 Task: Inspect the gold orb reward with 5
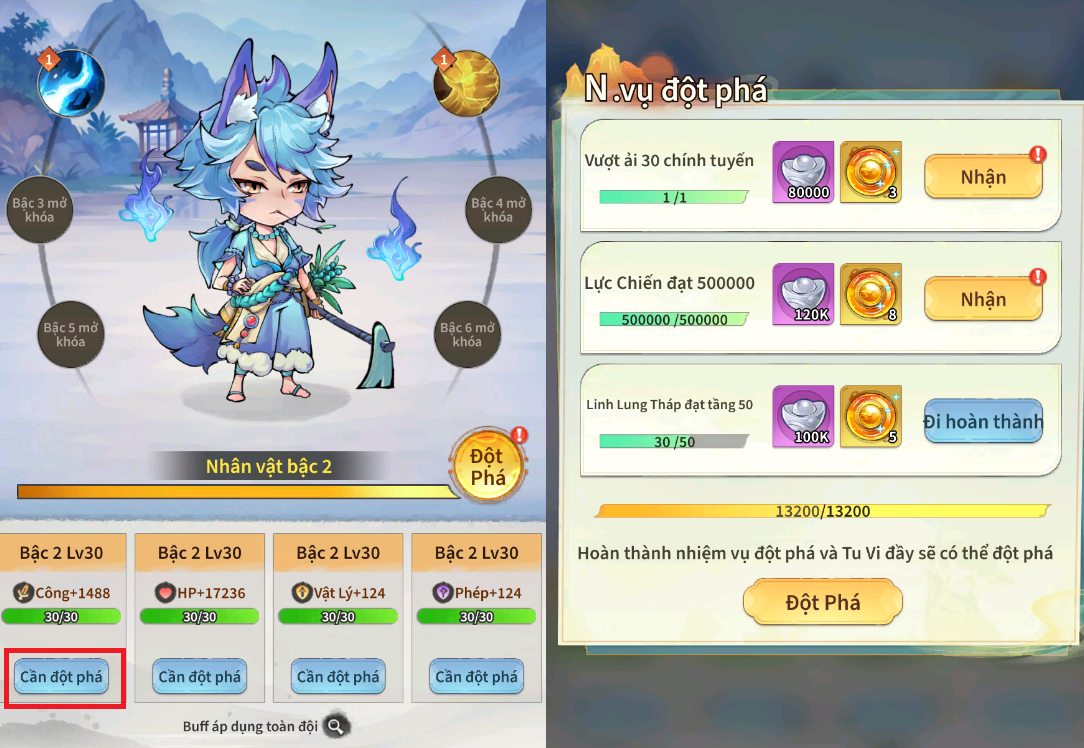871,417
